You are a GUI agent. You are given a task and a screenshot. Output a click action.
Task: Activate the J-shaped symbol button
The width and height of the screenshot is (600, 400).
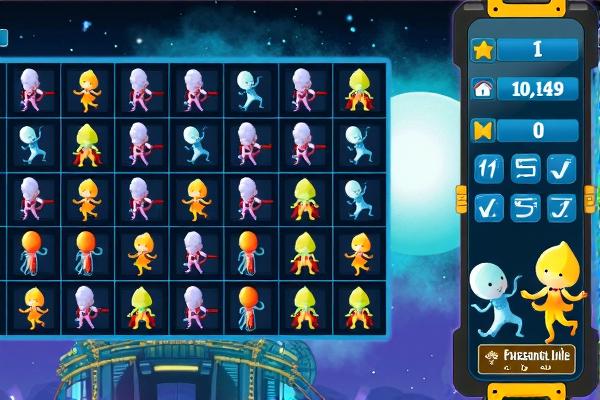pyautogui.click(x=563, y=207)
